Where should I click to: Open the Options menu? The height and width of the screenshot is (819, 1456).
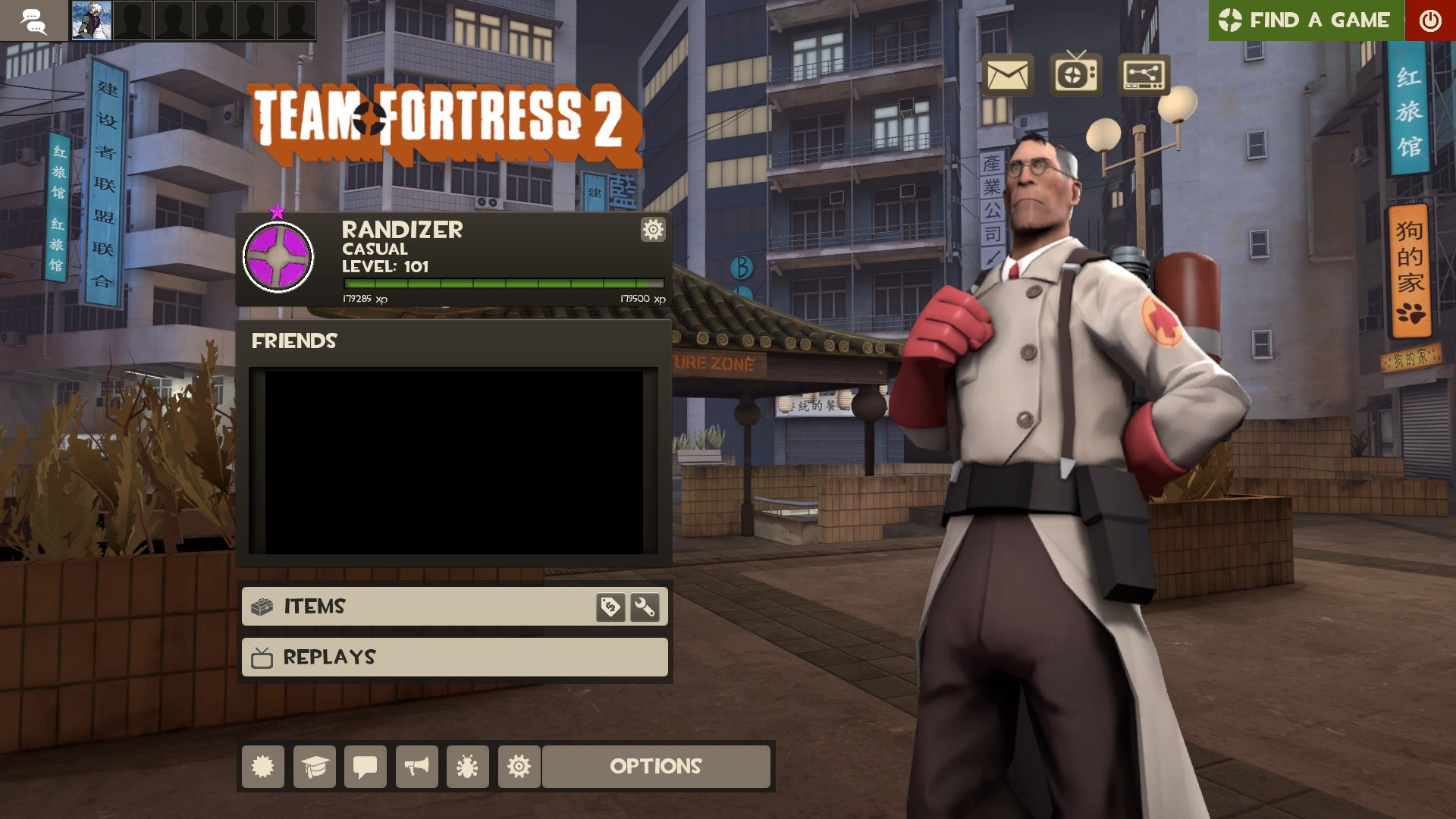tap(656, 767)
